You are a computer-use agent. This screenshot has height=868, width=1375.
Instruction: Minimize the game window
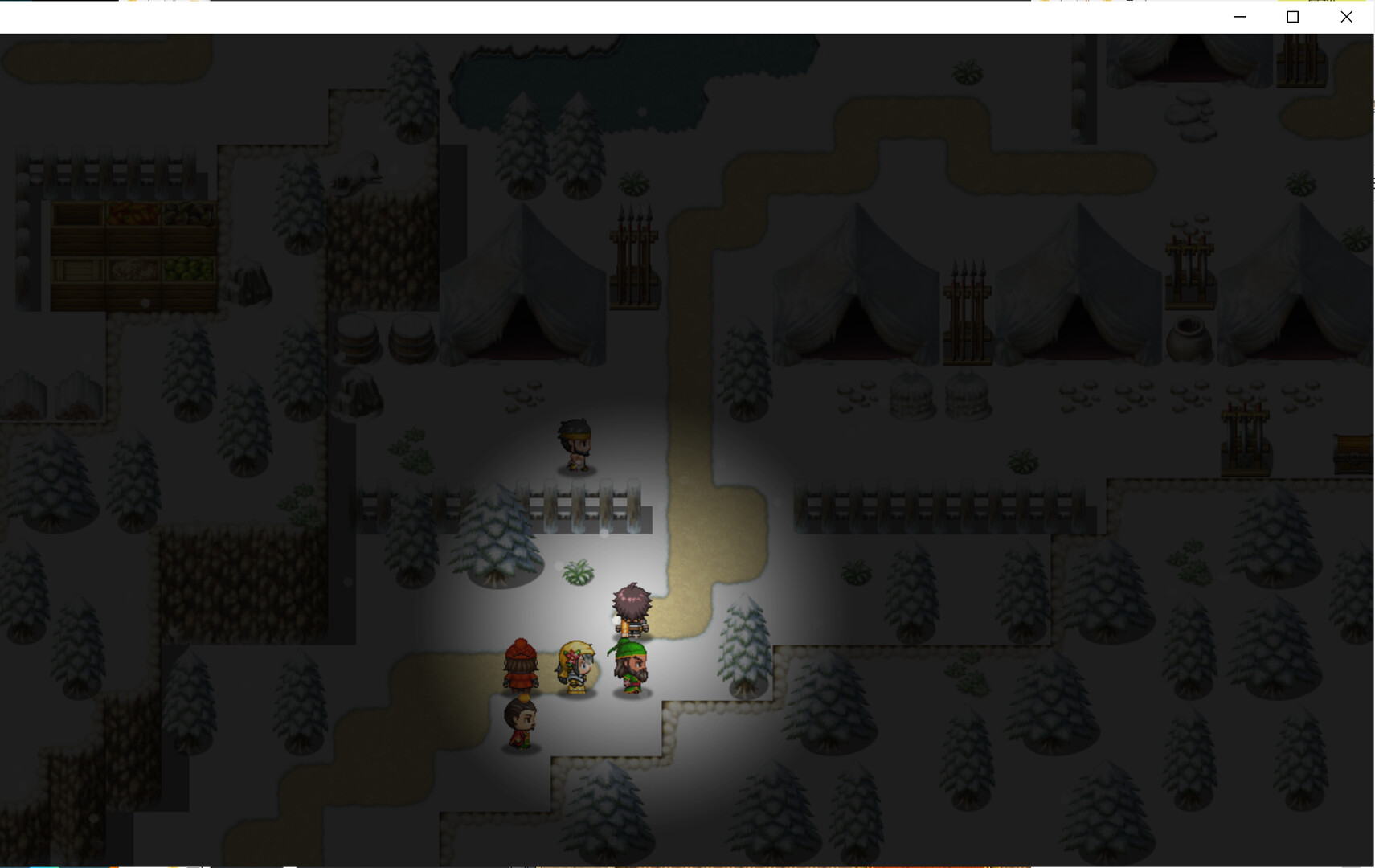click(x=1240, y=17)
